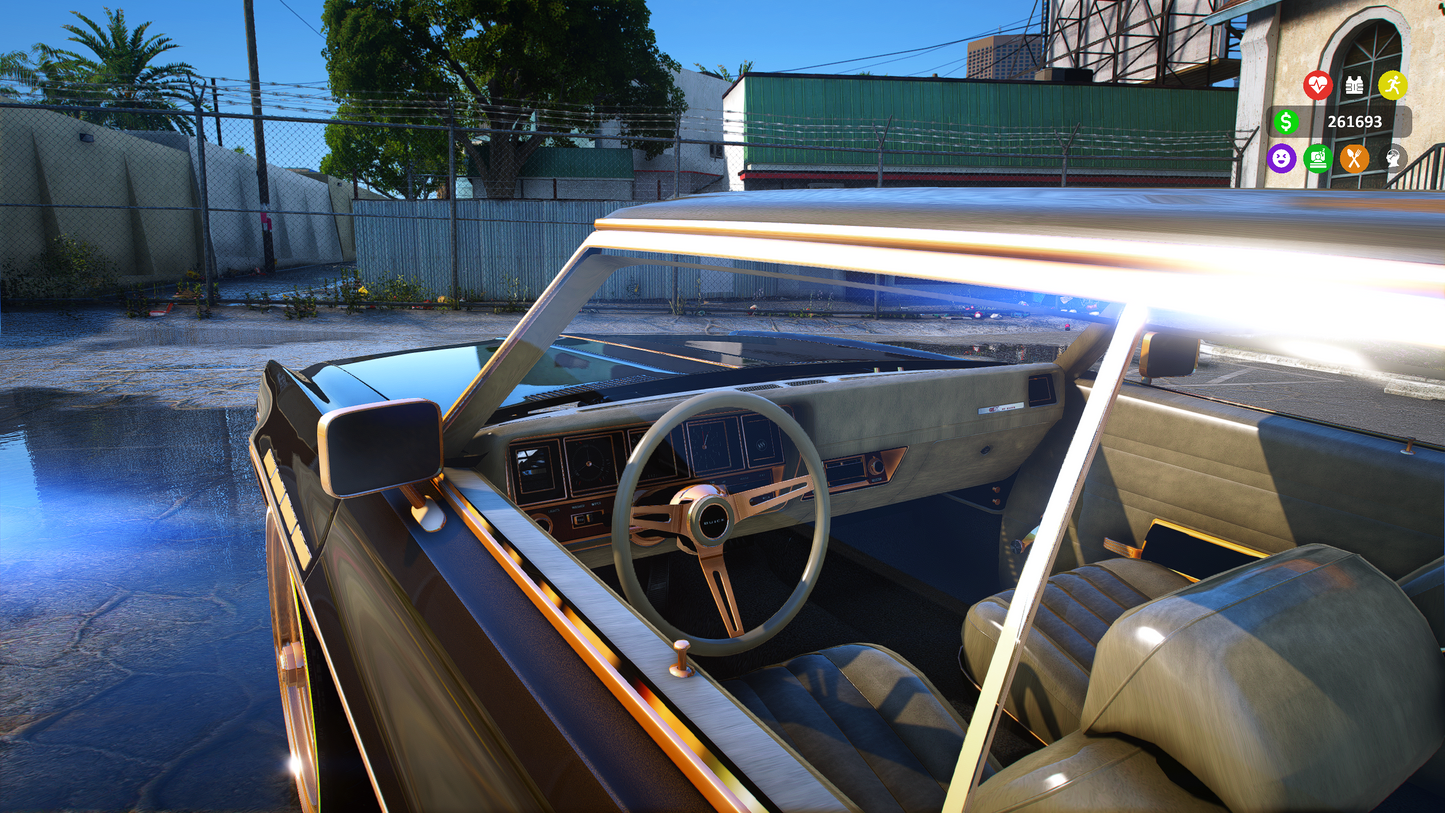Select the grey head stress icon
Image resolution: width=1445 pixels, height=813 pixels.
pyautogui.click(x=1392, y=158)
